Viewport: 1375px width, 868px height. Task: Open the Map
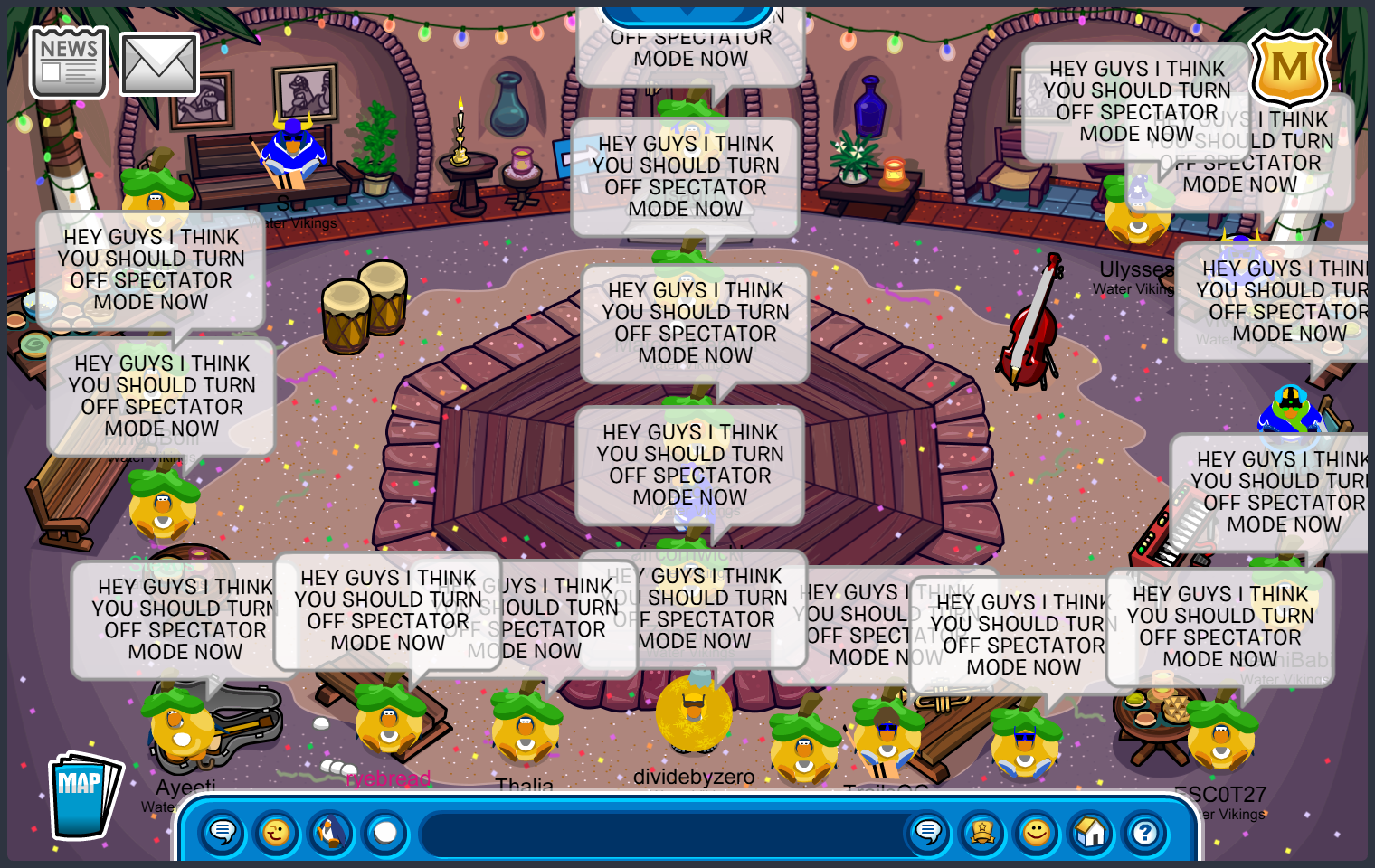[x=83, y=796]
